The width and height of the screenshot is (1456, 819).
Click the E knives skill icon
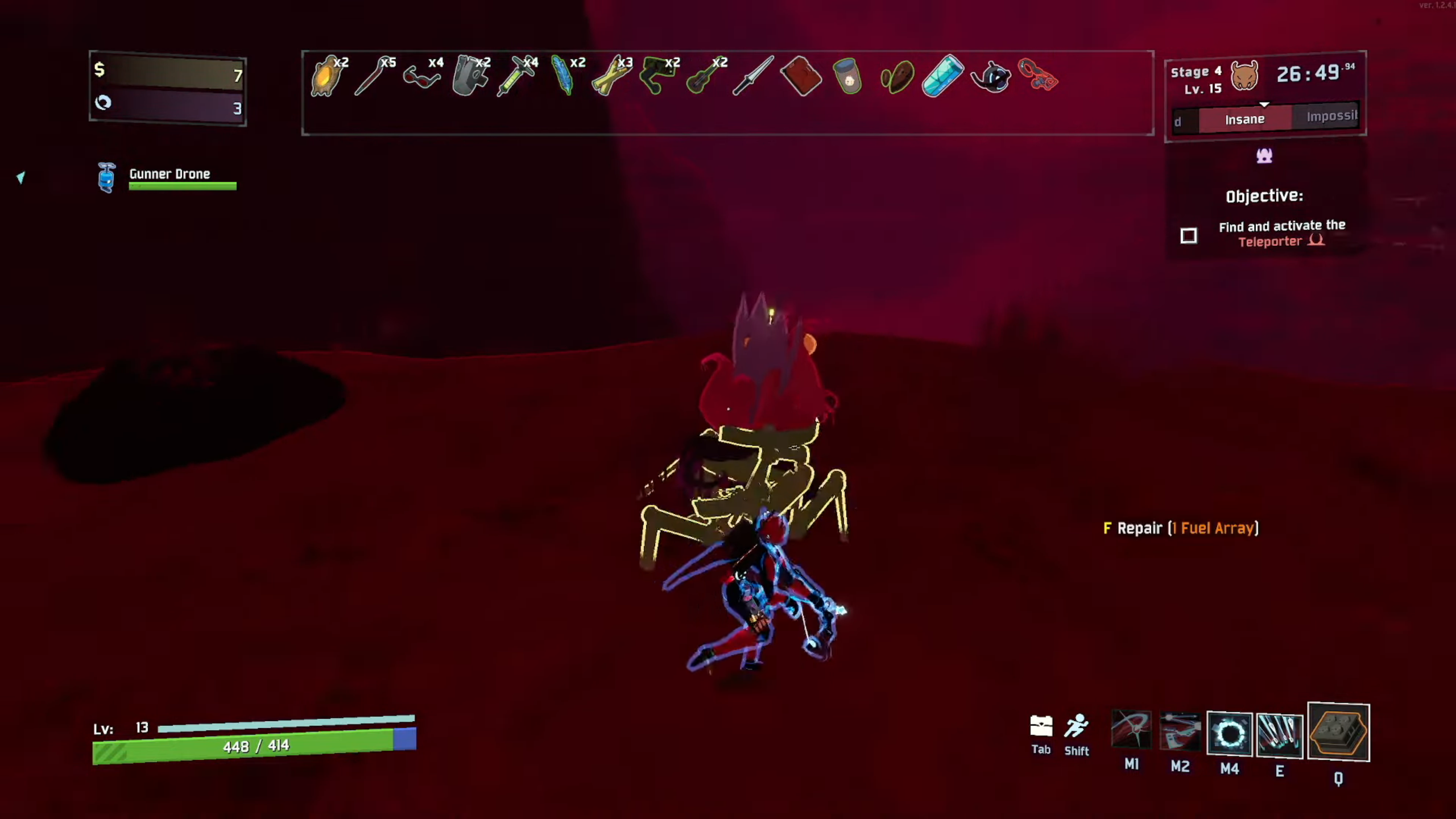pyautogui.click(x=1280, y=736)
